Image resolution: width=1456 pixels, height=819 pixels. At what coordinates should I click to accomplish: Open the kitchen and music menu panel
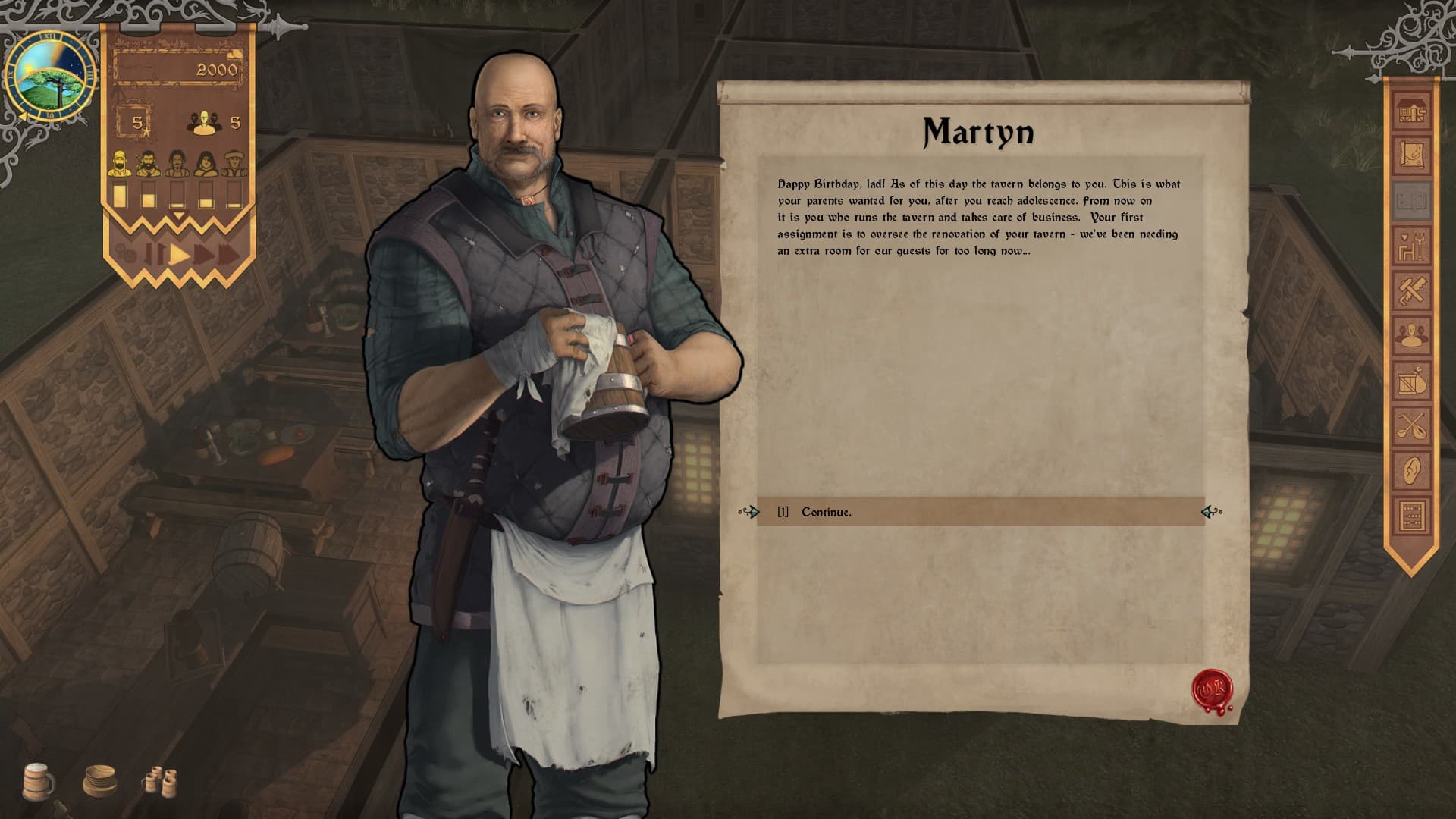[1410, 425]
